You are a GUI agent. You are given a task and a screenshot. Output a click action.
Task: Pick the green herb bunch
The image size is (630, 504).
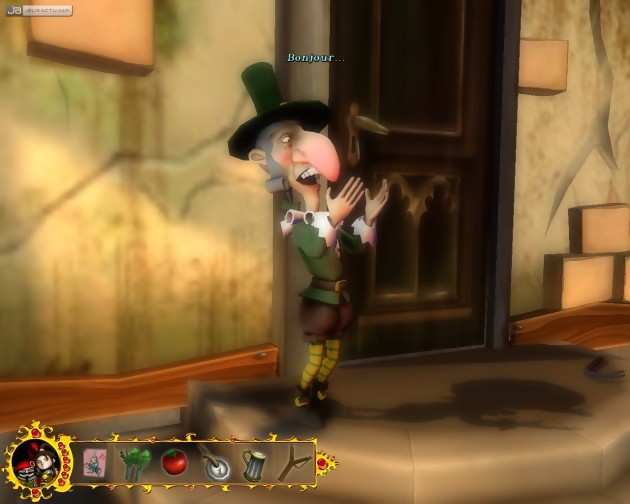133,464
